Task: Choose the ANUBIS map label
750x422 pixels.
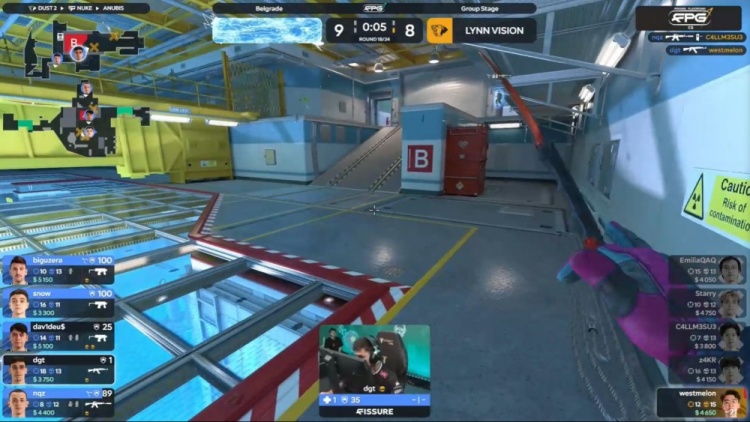Action: click(113, 8)
